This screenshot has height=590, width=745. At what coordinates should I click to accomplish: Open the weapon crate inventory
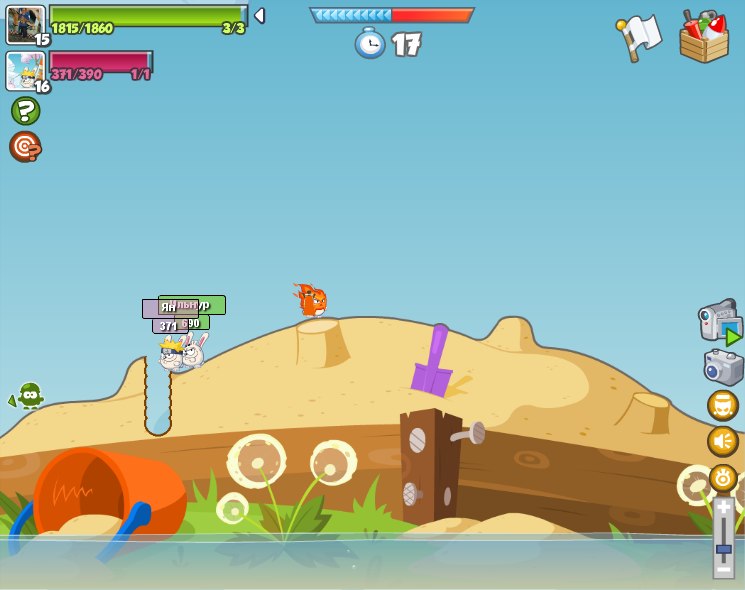[x=703, y=38]
